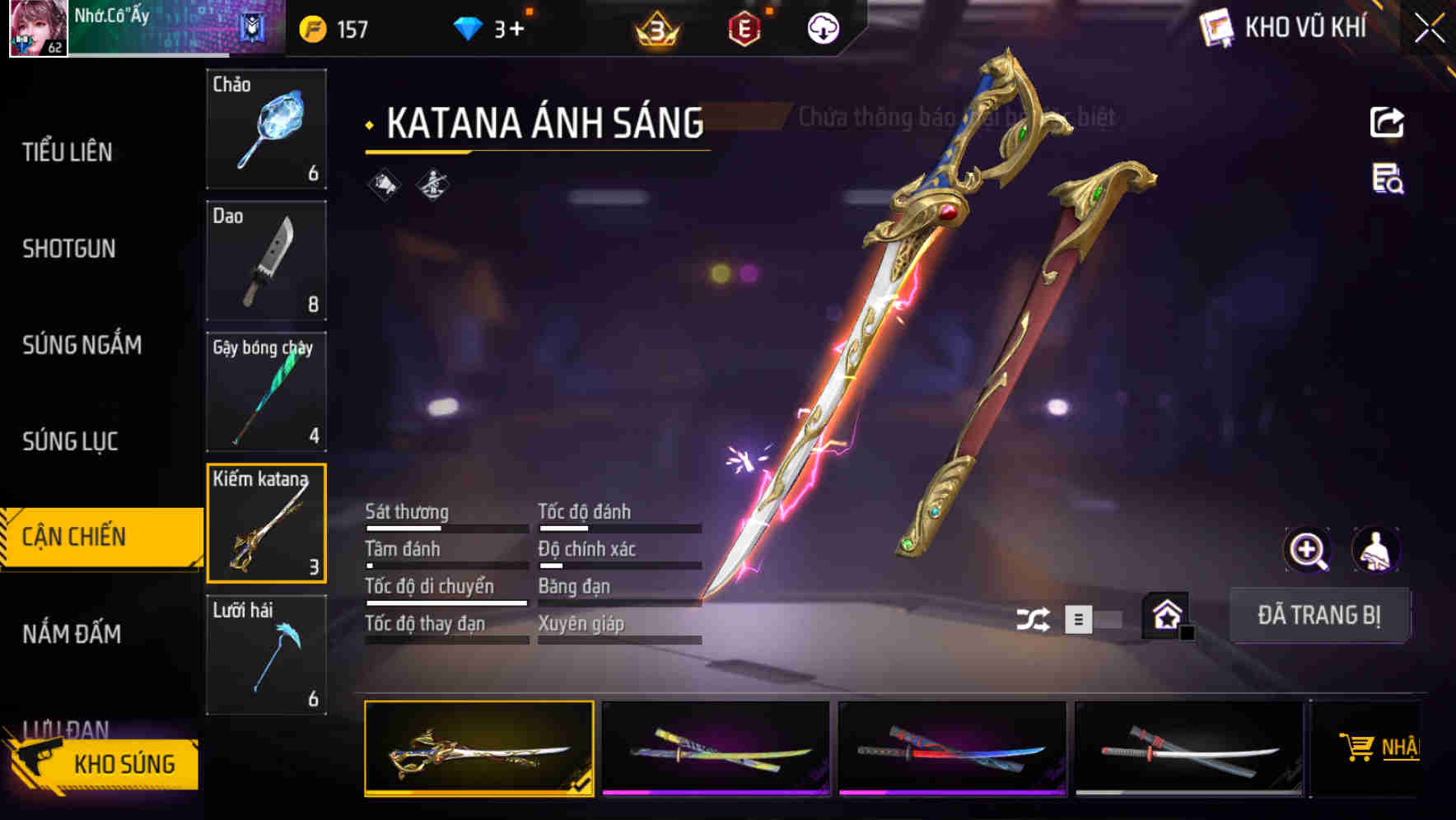The height and width of the screenshot is (820, 1456).
Task: Toggle the random skin shuffle
Action: click(1033, 619)
